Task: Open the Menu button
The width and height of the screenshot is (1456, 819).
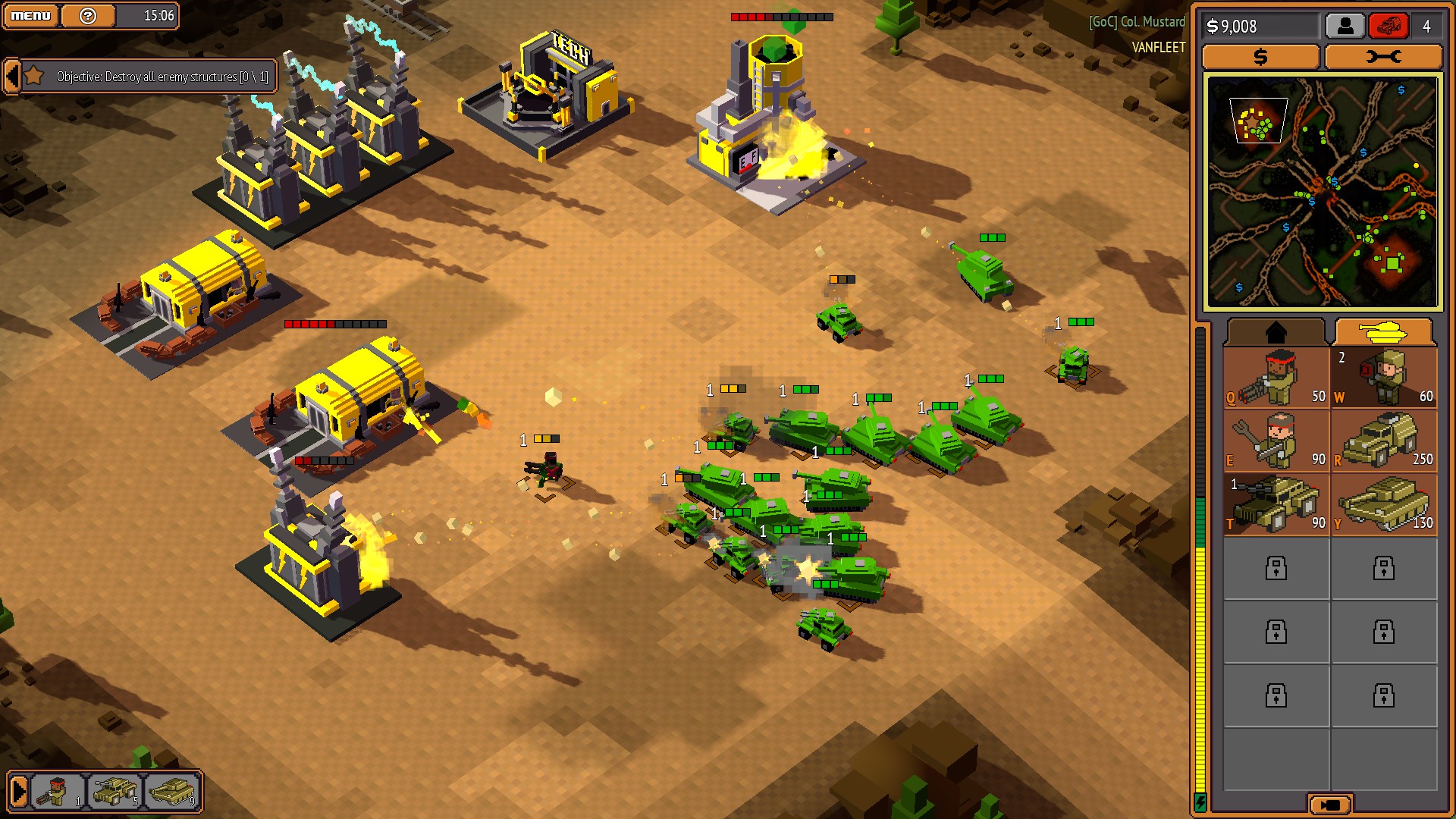Action: pos(30,14)
